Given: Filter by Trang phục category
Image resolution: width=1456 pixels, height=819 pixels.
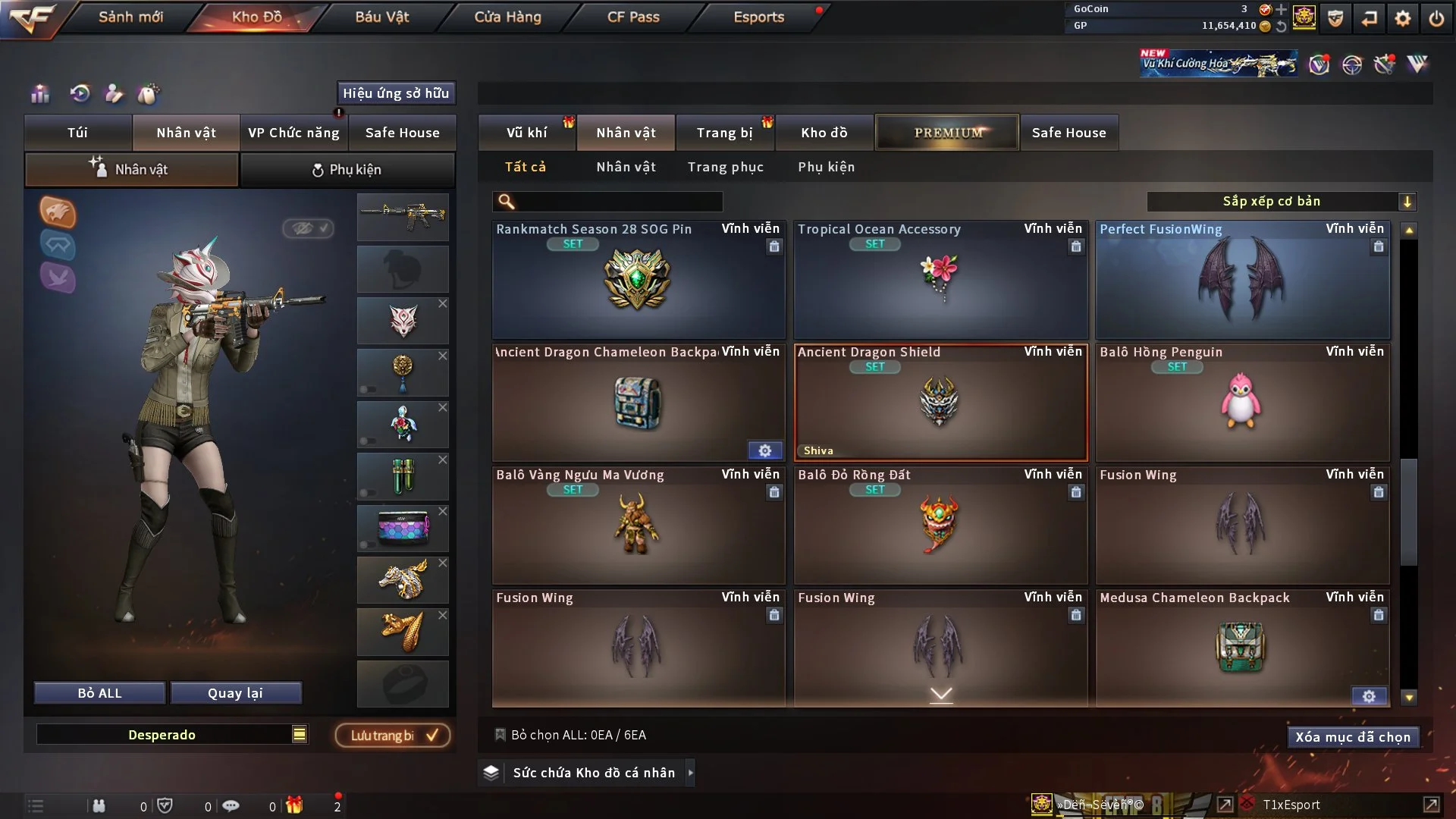Looking at the screenshot, I should (x=725, y=167).
